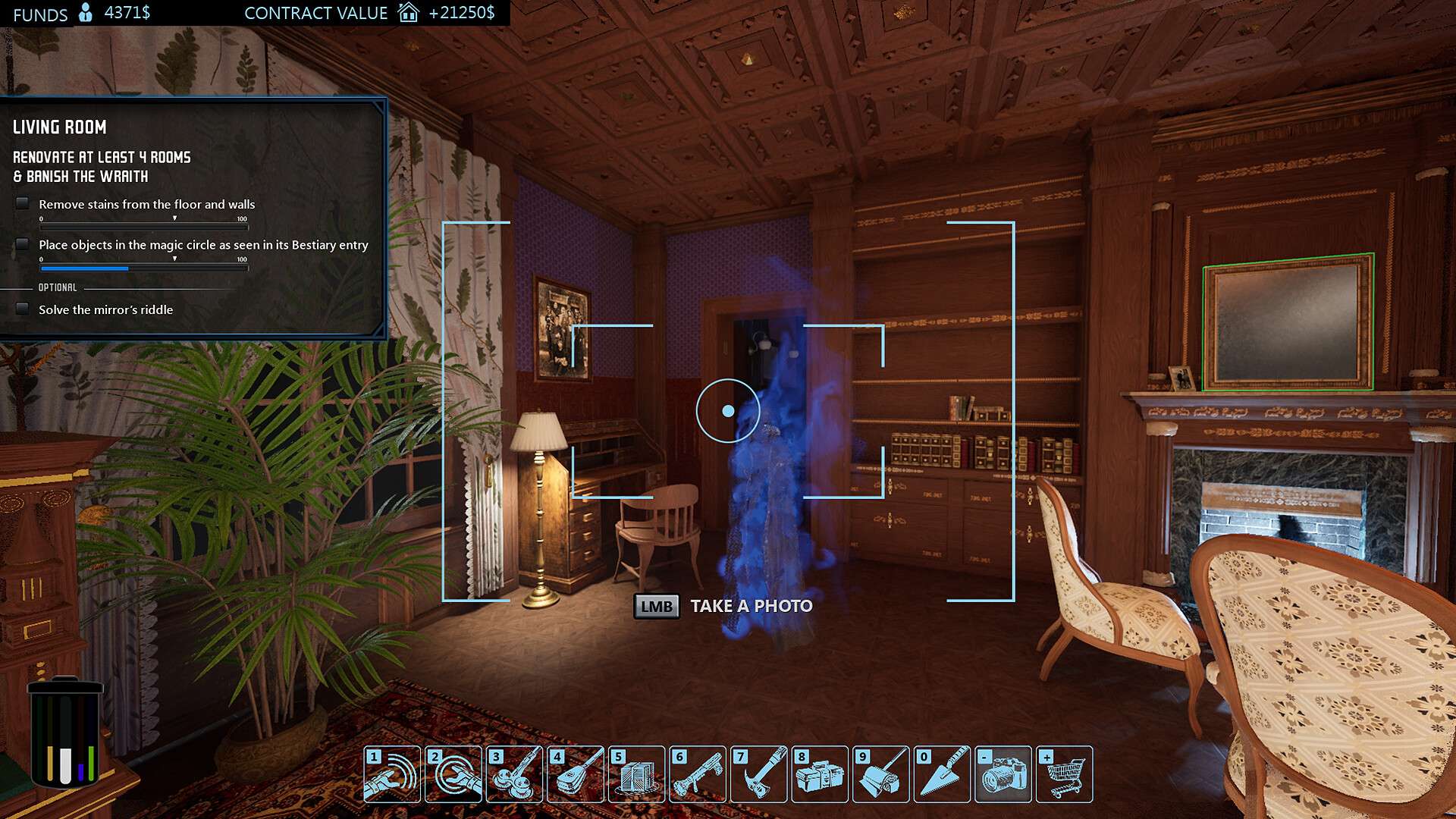This screenshot has height=819, width=1456.
Task: Choose the hand interaction tool in slot 2
Action: pyautogui.click(x=453, y=774)
